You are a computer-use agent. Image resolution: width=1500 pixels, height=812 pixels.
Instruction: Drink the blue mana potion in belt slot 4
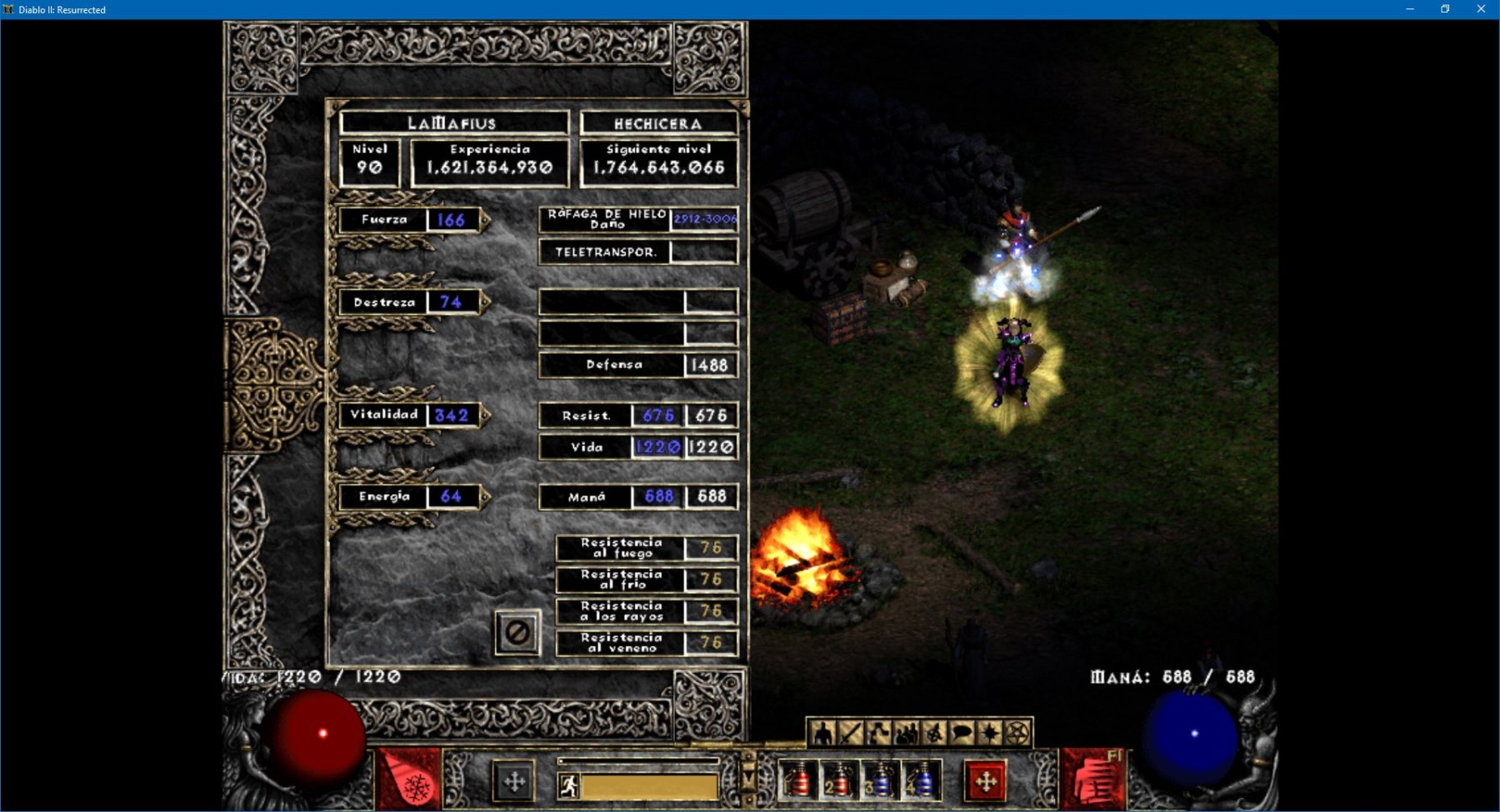click(920, 781)
